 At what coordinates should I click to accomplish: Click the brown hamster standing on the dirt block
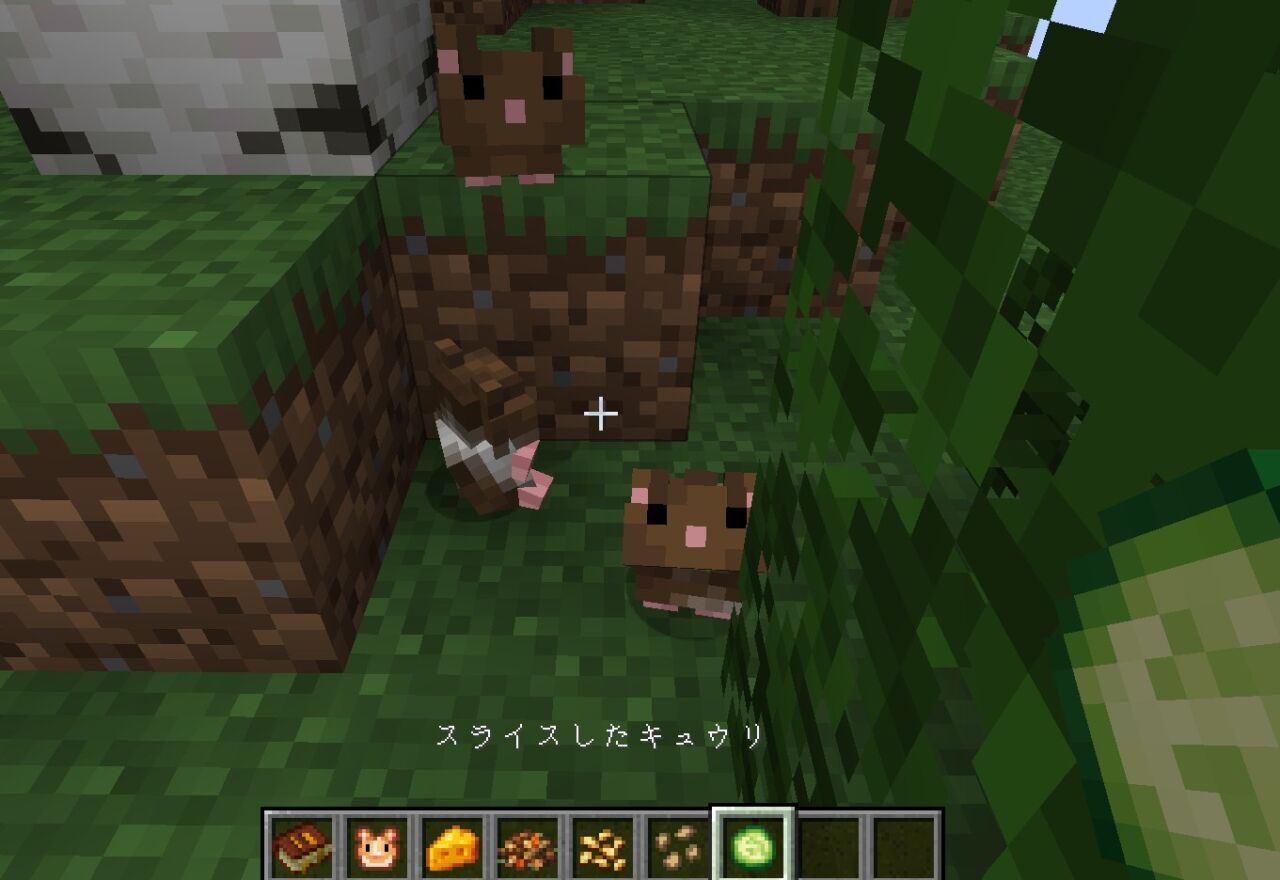point(510,100)
